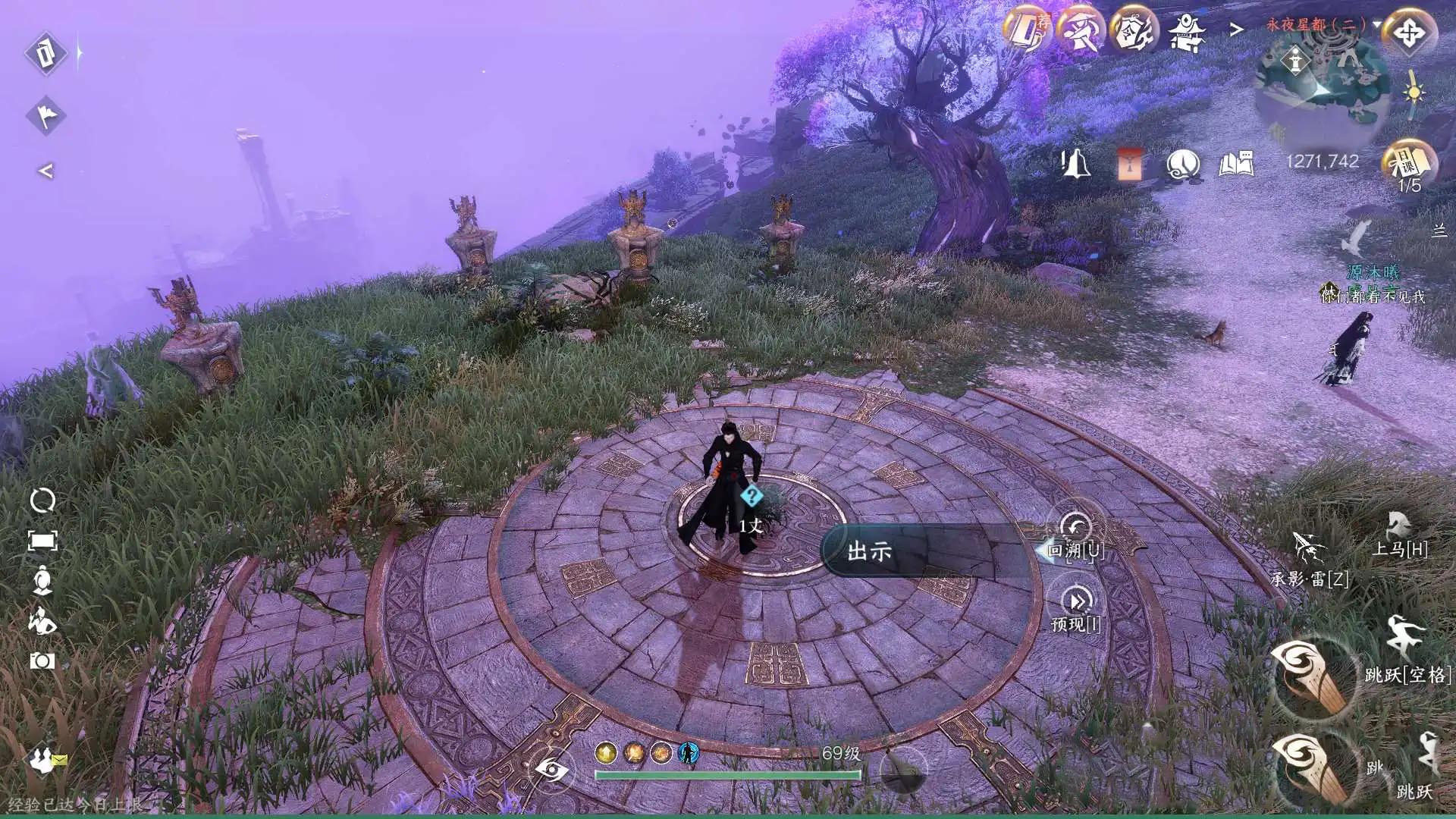Viewport: 1456px width, 819px height.
Task: Expand the top icon row arrow
Action: tap(1237, 30)
